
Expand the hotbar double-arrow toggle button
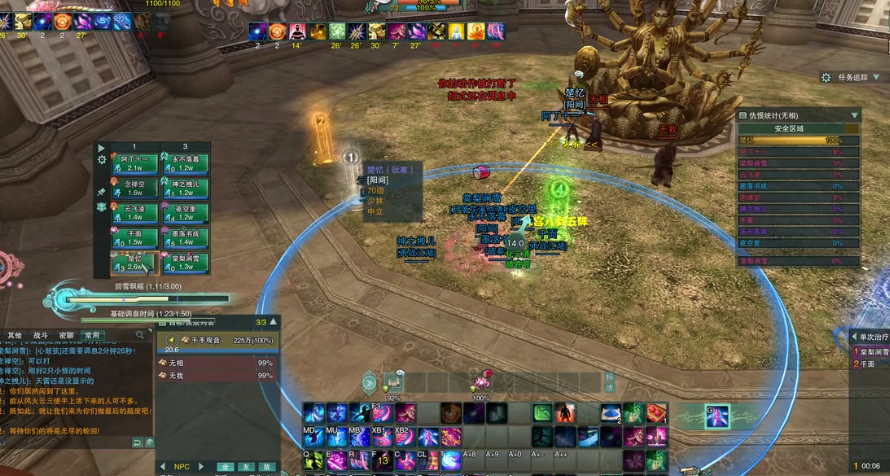(370, 382)
